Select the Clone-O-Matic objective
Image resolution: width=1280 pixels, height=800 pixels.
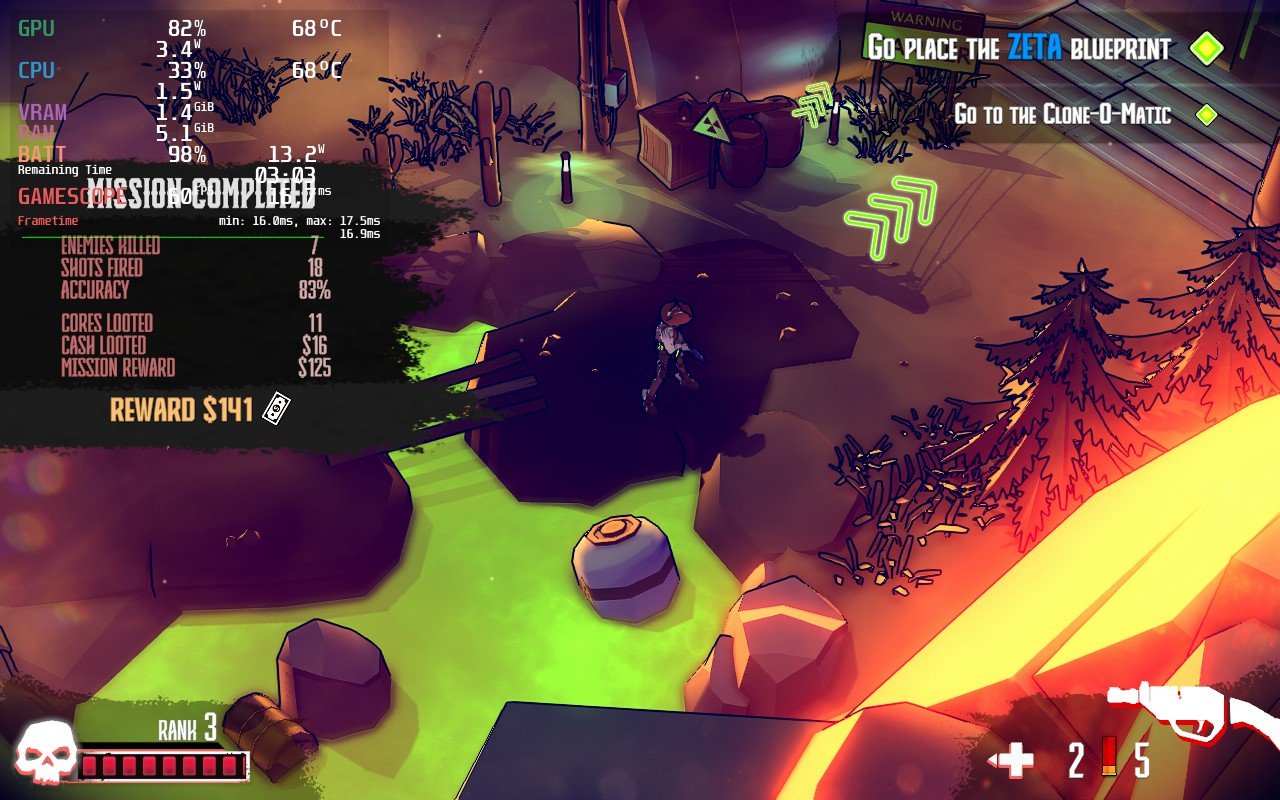coord(1062,114)
